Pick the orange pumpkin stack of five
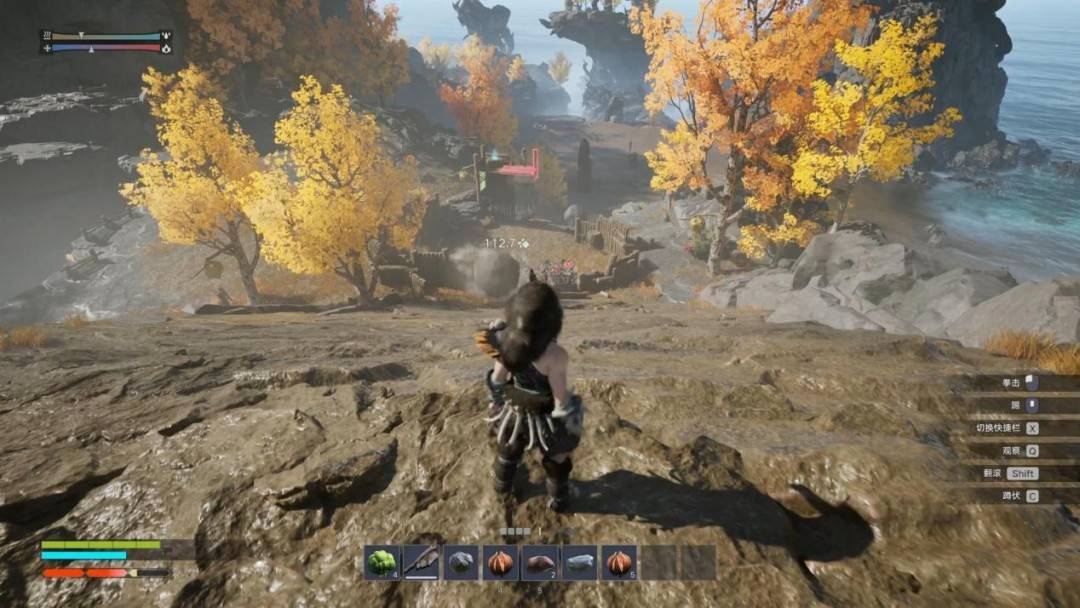1080x608 pixels. (x=619, y=563)
